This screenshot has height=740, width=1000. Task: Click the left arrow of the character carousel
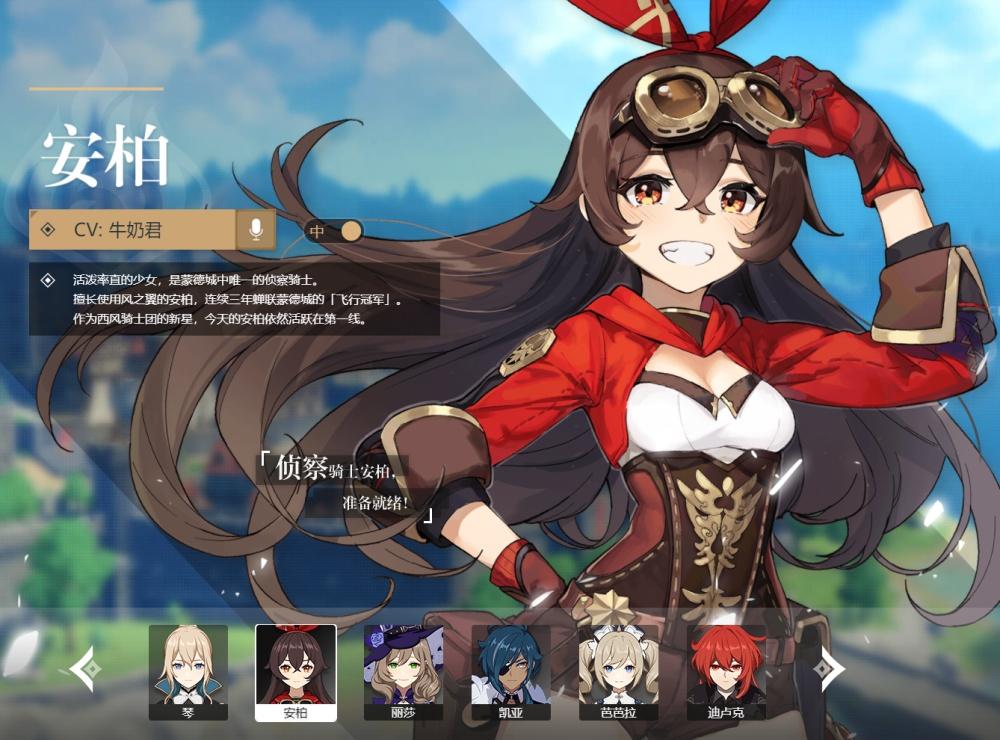click(x=84, y=669)
